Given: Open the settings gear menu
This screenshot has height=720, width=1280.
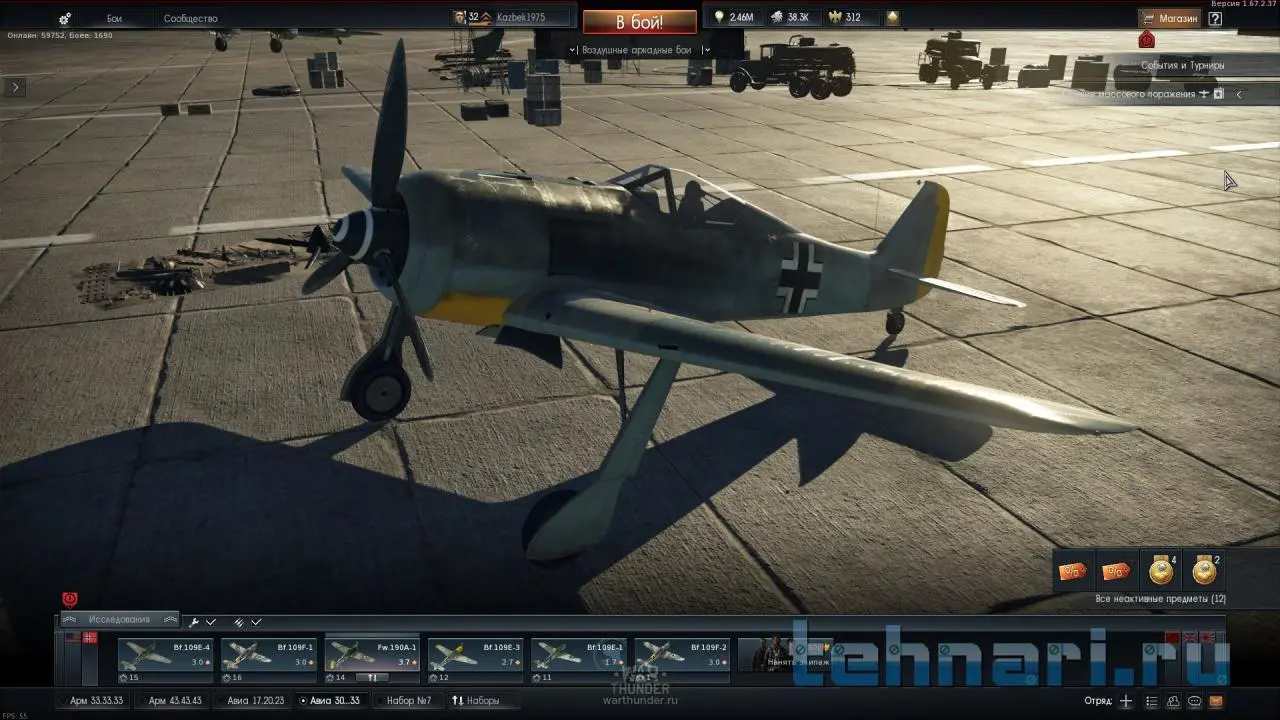Looking at the screenshot, I should point(65,19).
